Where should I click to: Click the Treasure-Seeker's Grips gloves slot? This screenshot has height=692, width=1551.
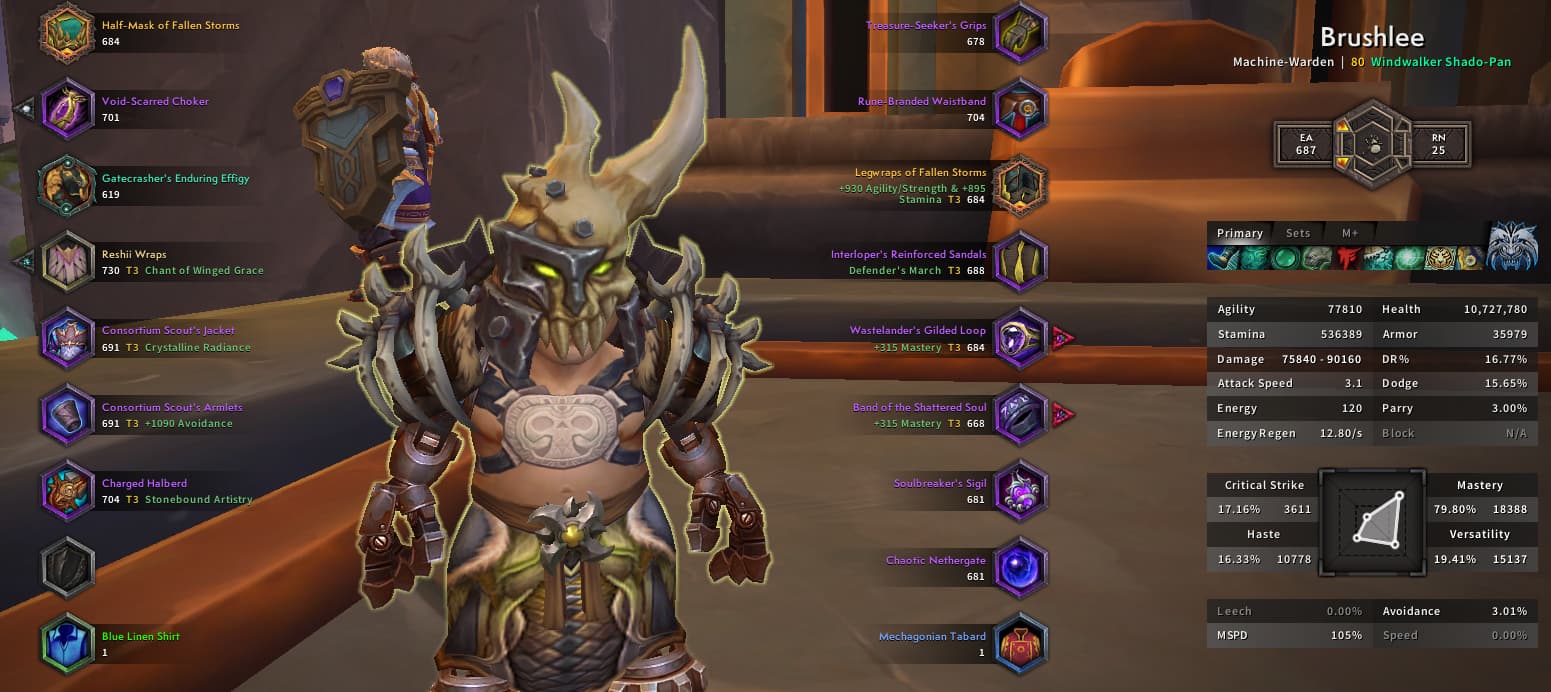click(x=1020, y=33)
